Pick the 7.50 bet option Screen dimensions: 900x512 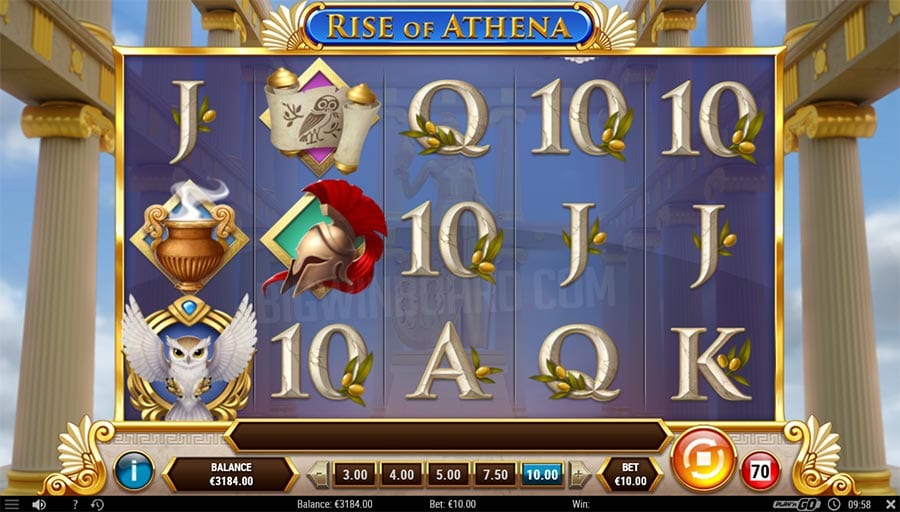(495, 474)
